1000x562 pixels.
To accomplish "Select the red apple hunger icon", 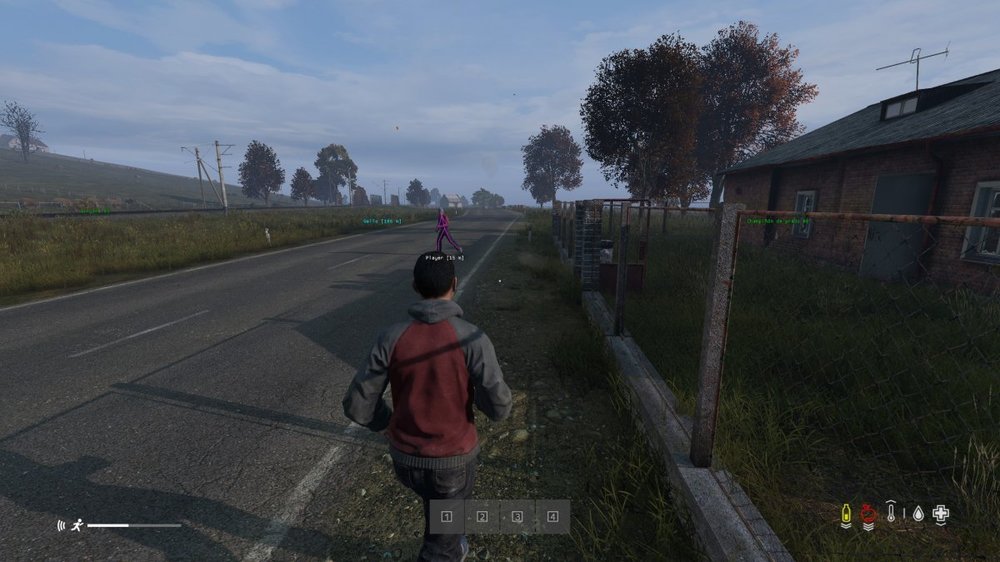I will click(868, 514).
